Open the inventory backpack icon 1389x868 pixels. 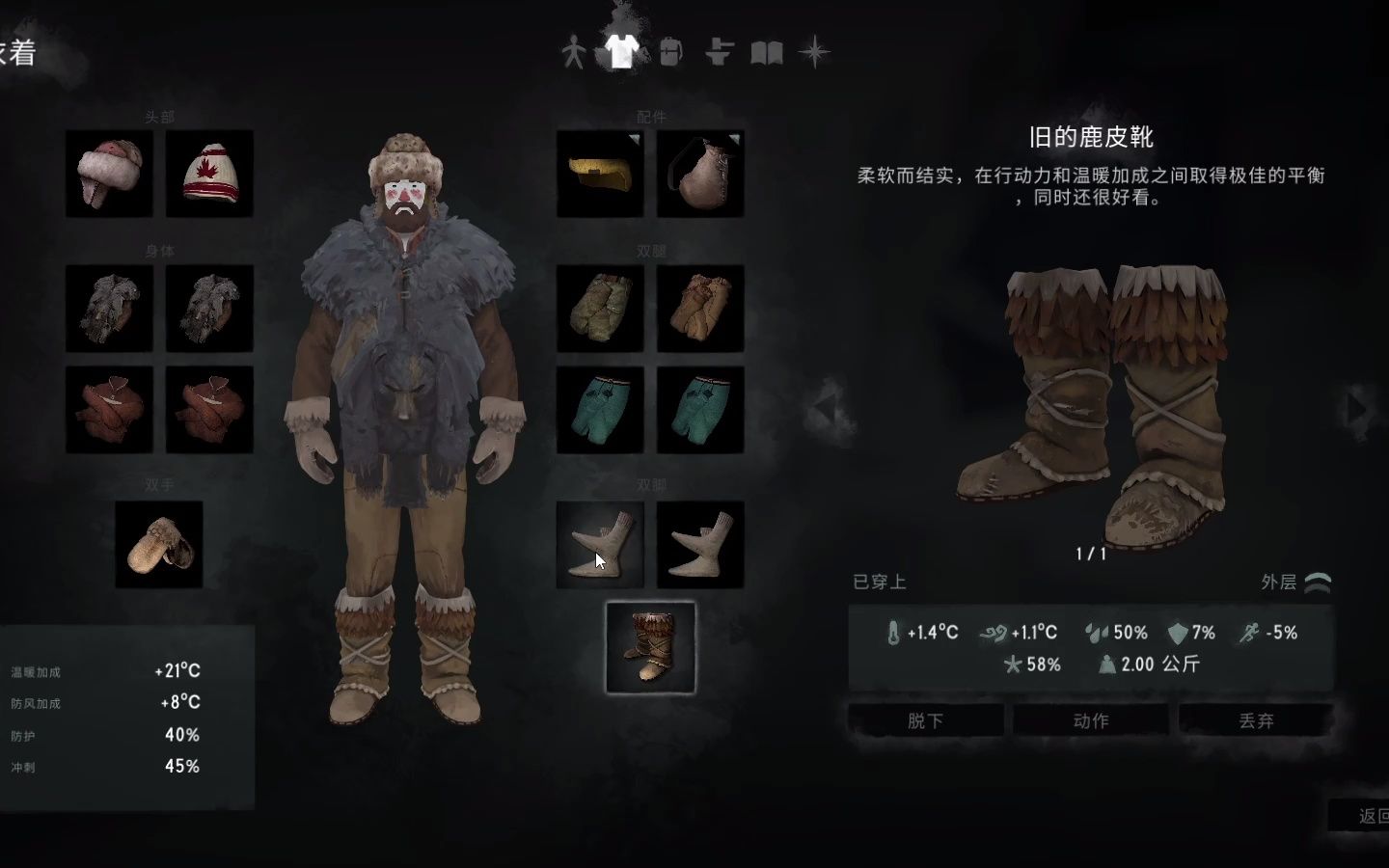pyautogui.click(x=669, y=50)
